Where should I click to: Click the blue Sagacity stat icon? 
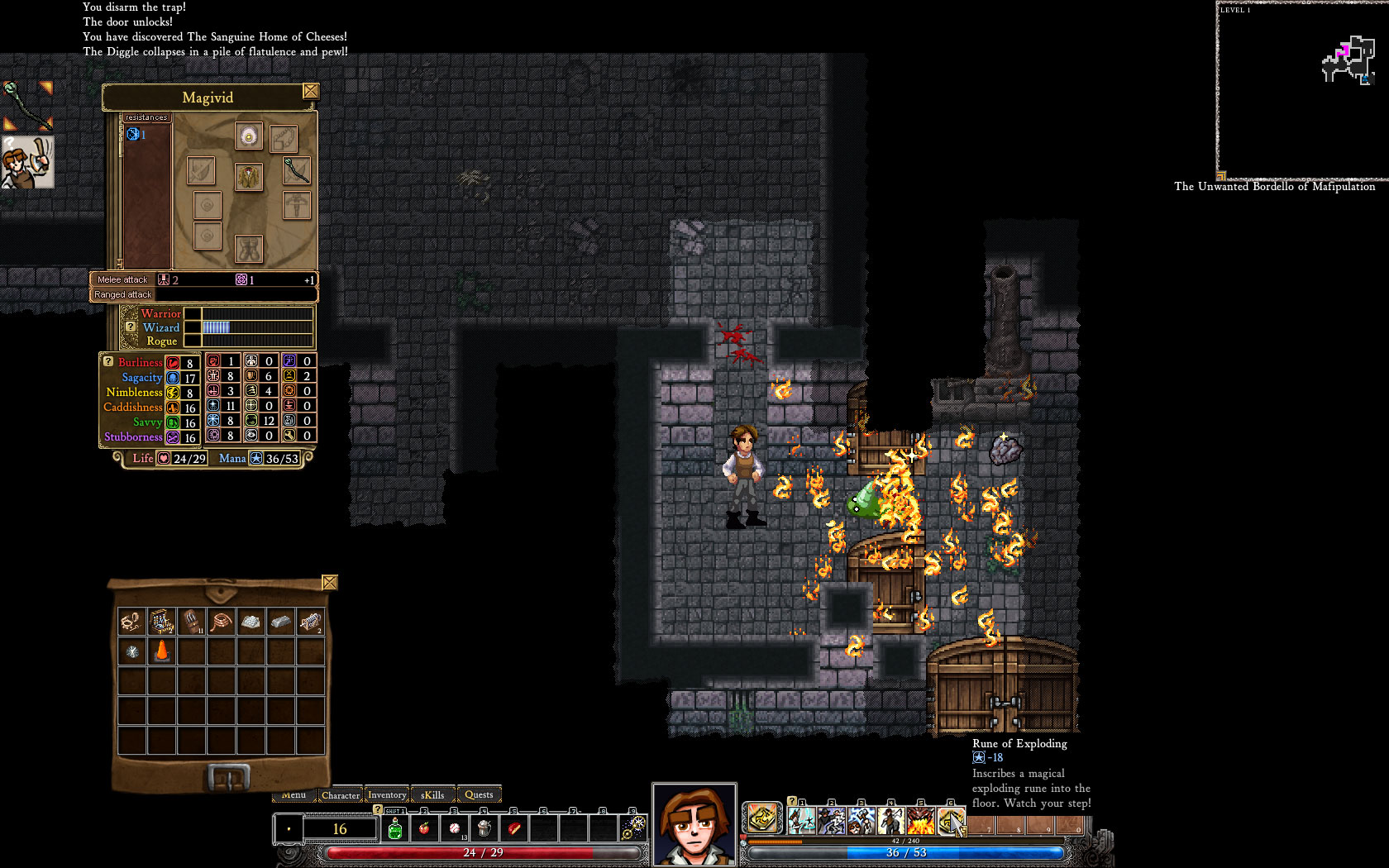(174, 377)
